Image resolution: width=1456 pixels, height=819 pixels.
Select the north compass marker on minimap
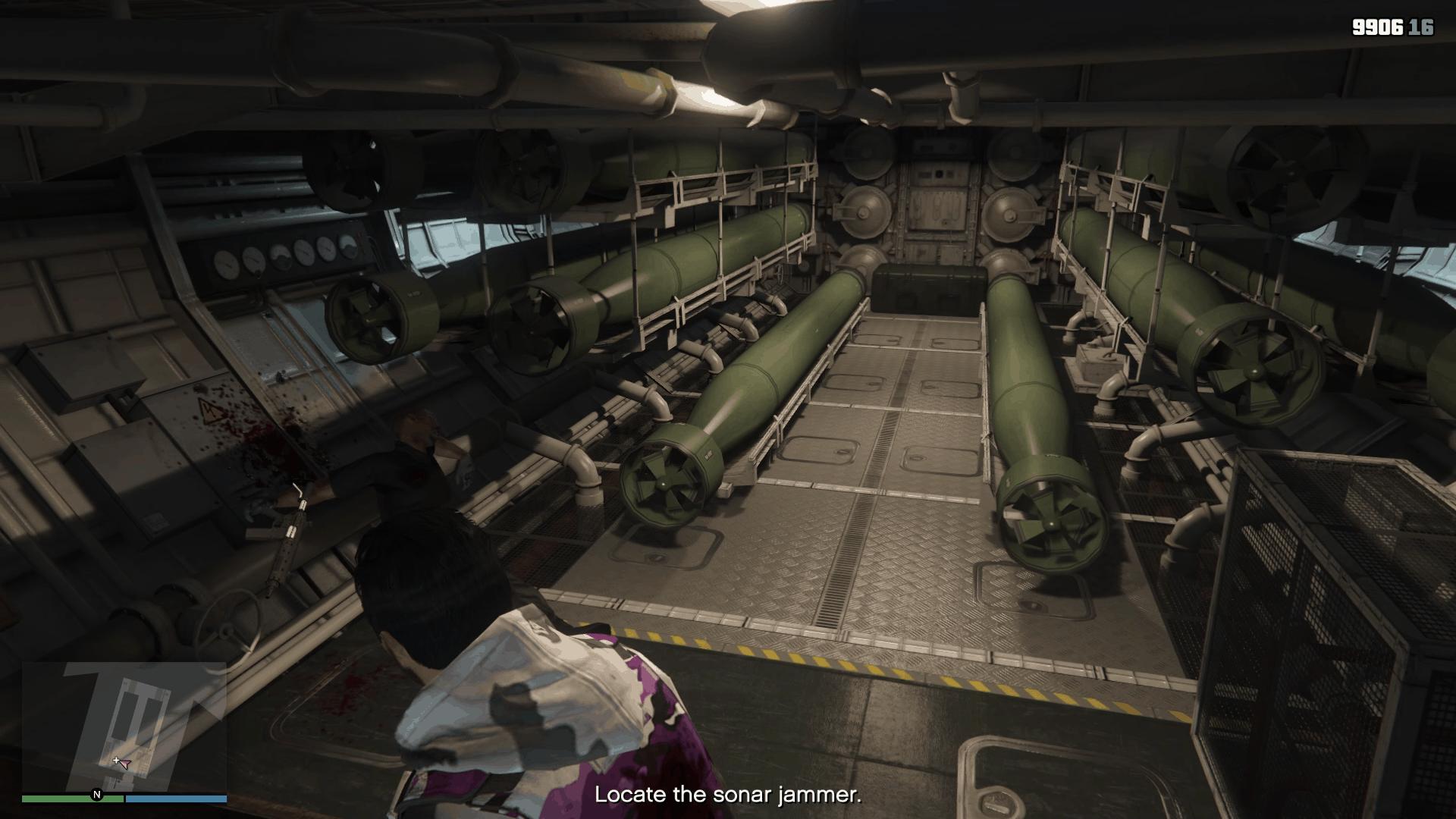[96, 795]
